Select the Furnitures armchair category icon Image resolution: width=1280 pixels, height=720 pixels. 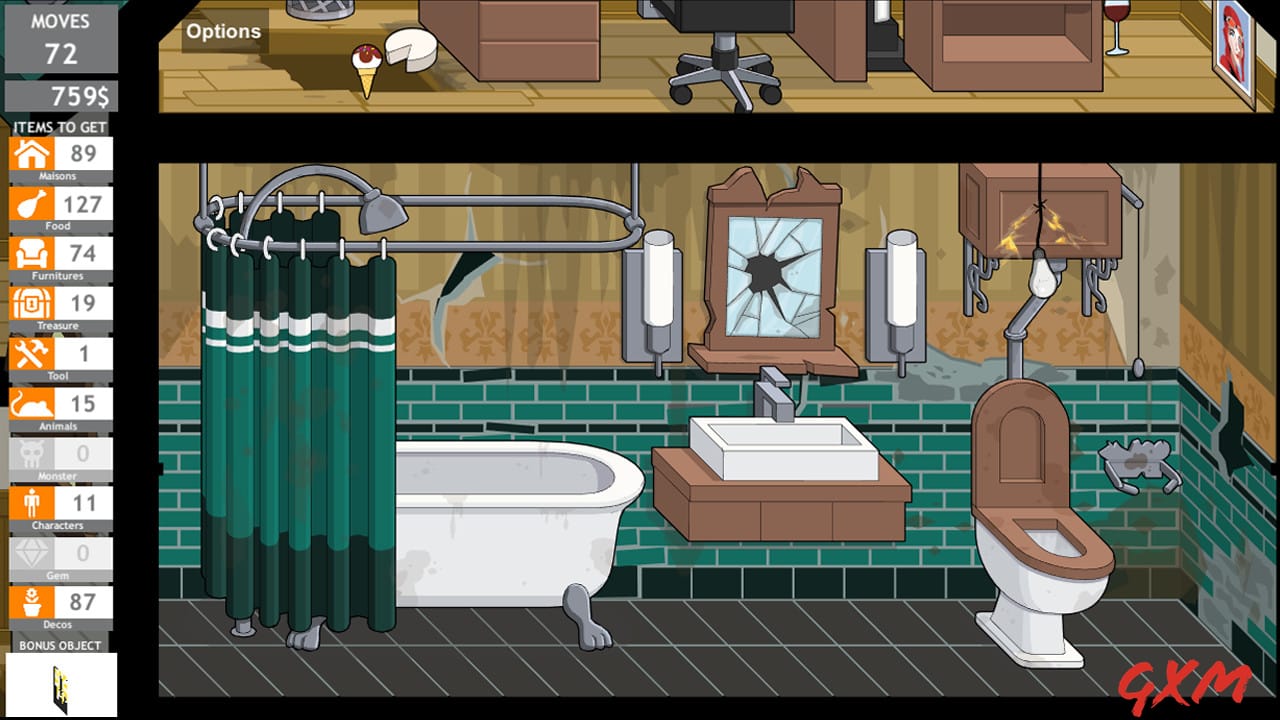(x=32, y=254)
